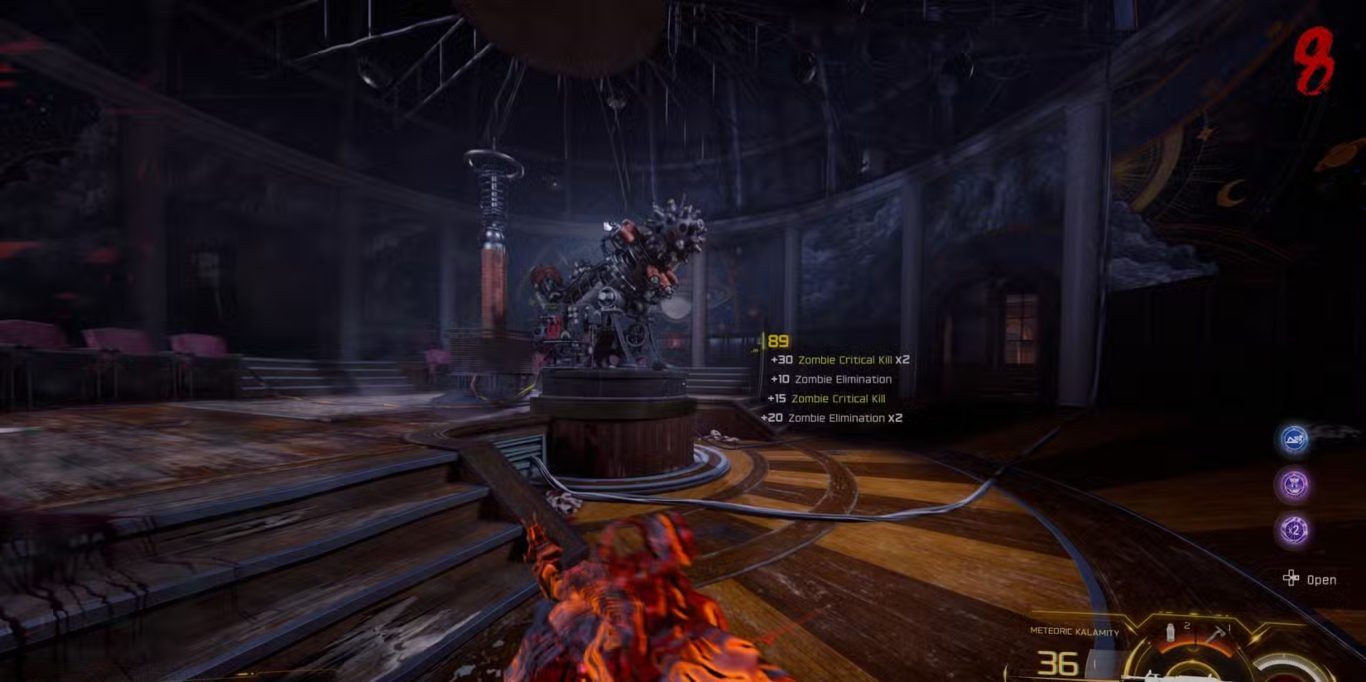Click the purple skull power-up icon
The width and height of the screenshot is (1366, 682).
[1296, 485]
